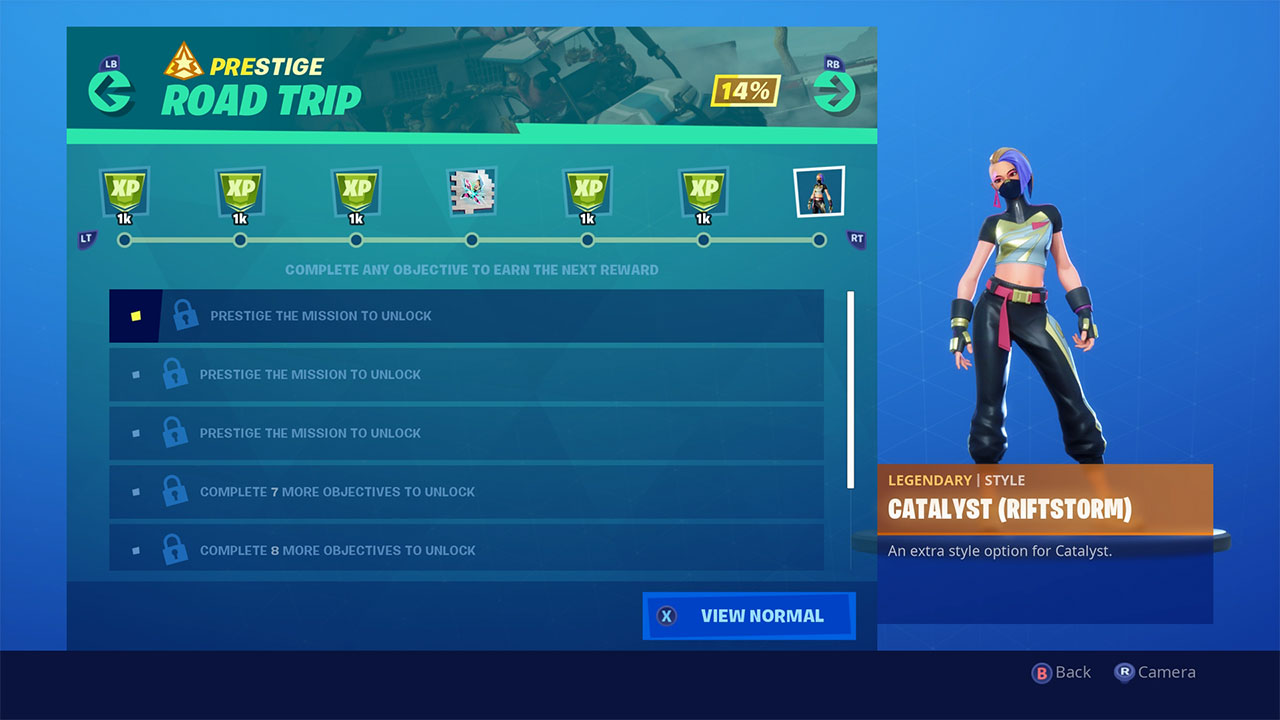Screen dimensions: 1280x720
Task: Select the last 1k XP reward before the skin
Action: [703, 192]
